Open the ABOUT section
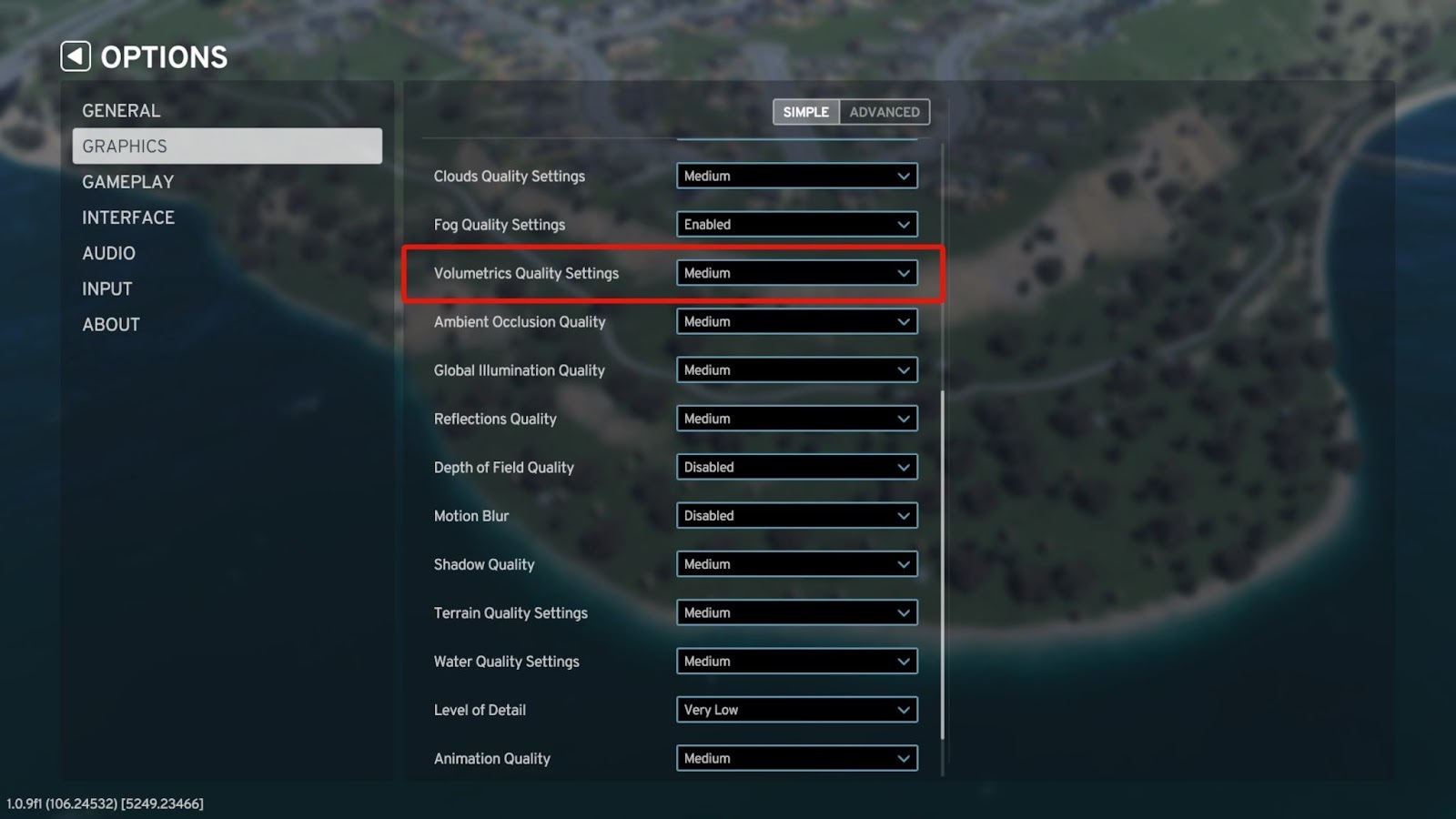The width and height of the screenshot is (1456, 819). [110, 324]
